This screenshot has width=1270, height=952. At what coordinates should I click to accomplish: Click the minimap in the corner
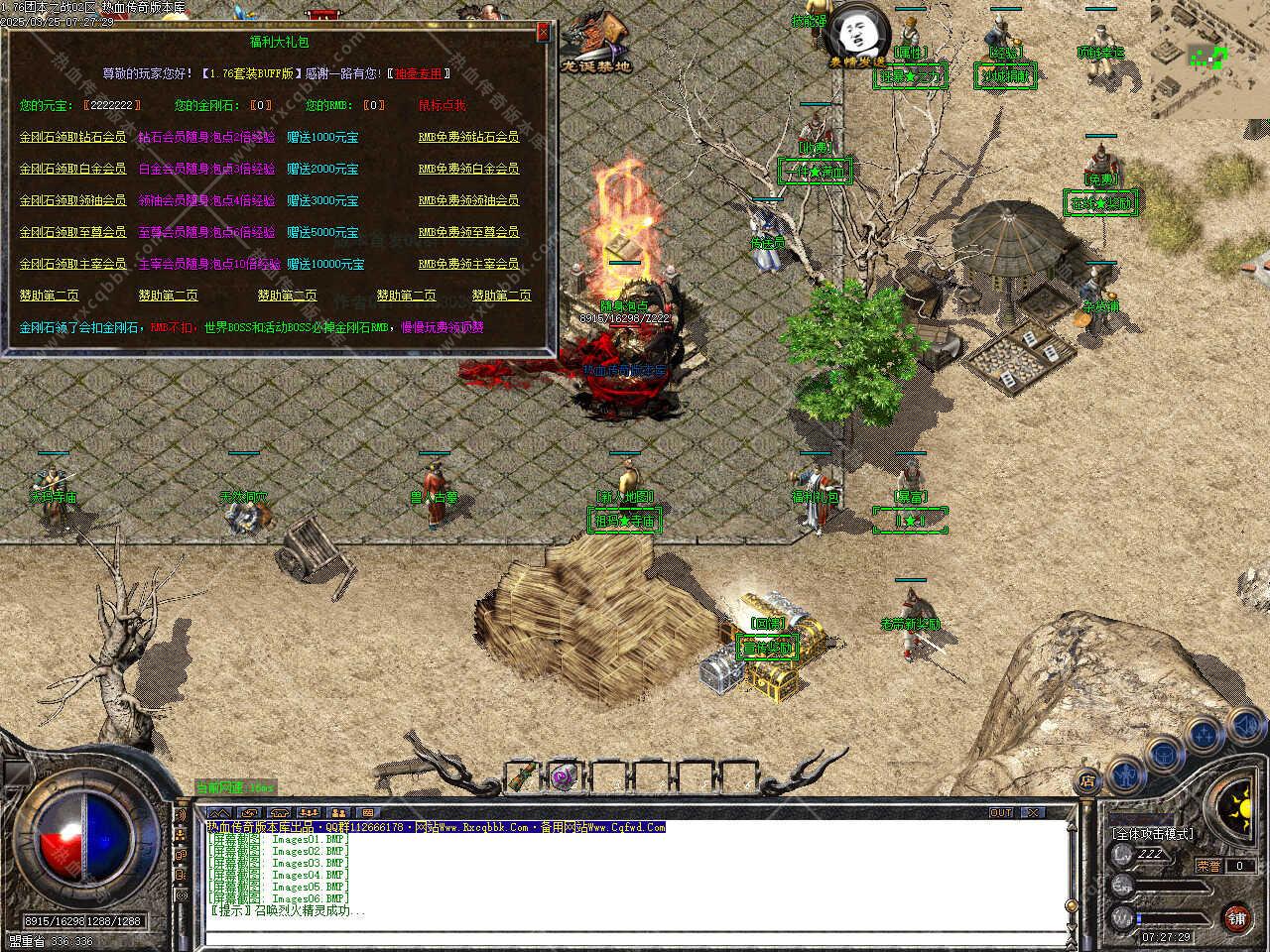(x=1208, y=58)
